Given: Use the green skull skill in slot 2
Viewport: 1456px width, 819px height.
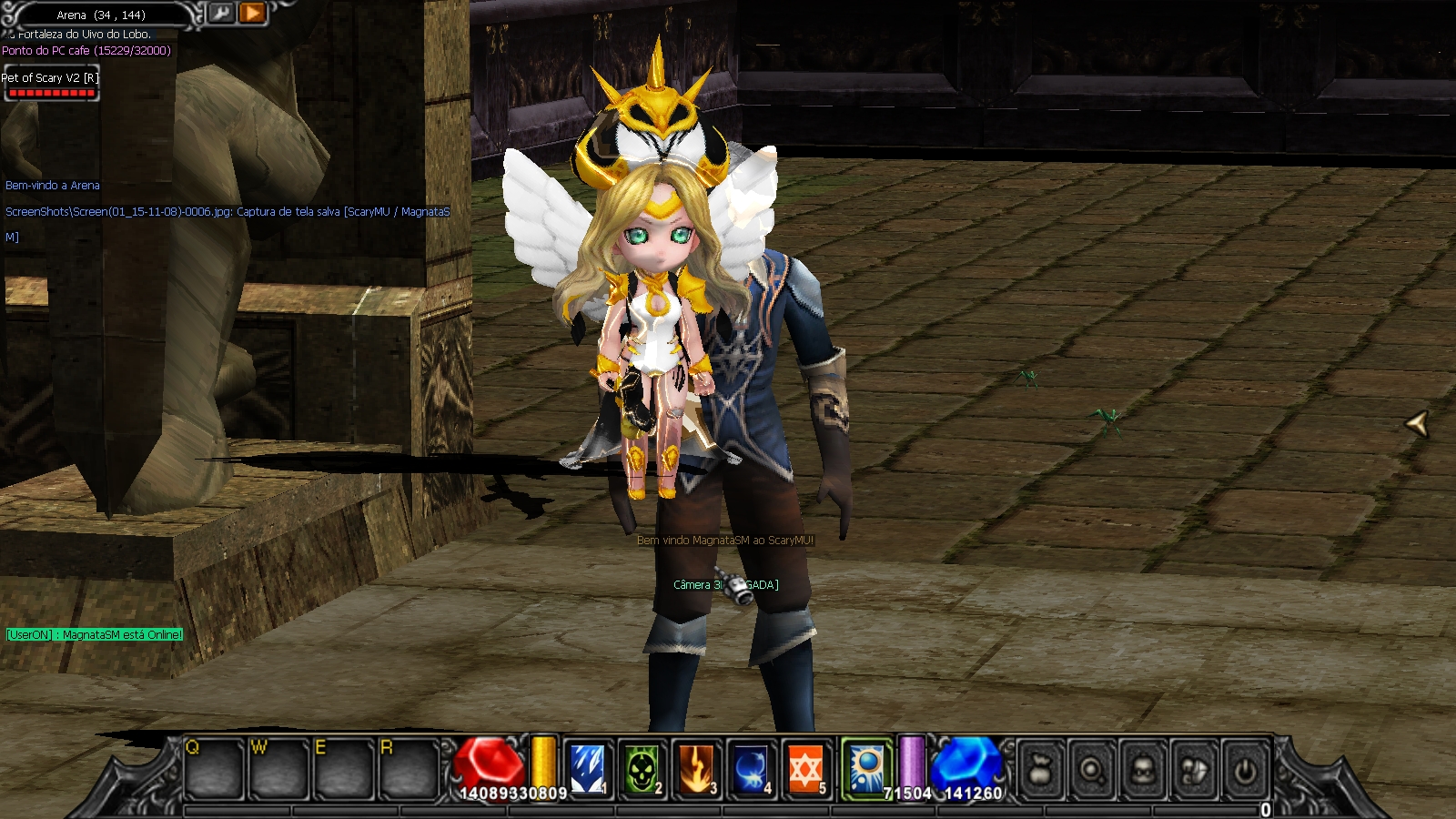Looking at the screenshot, I should coord(642,769).
